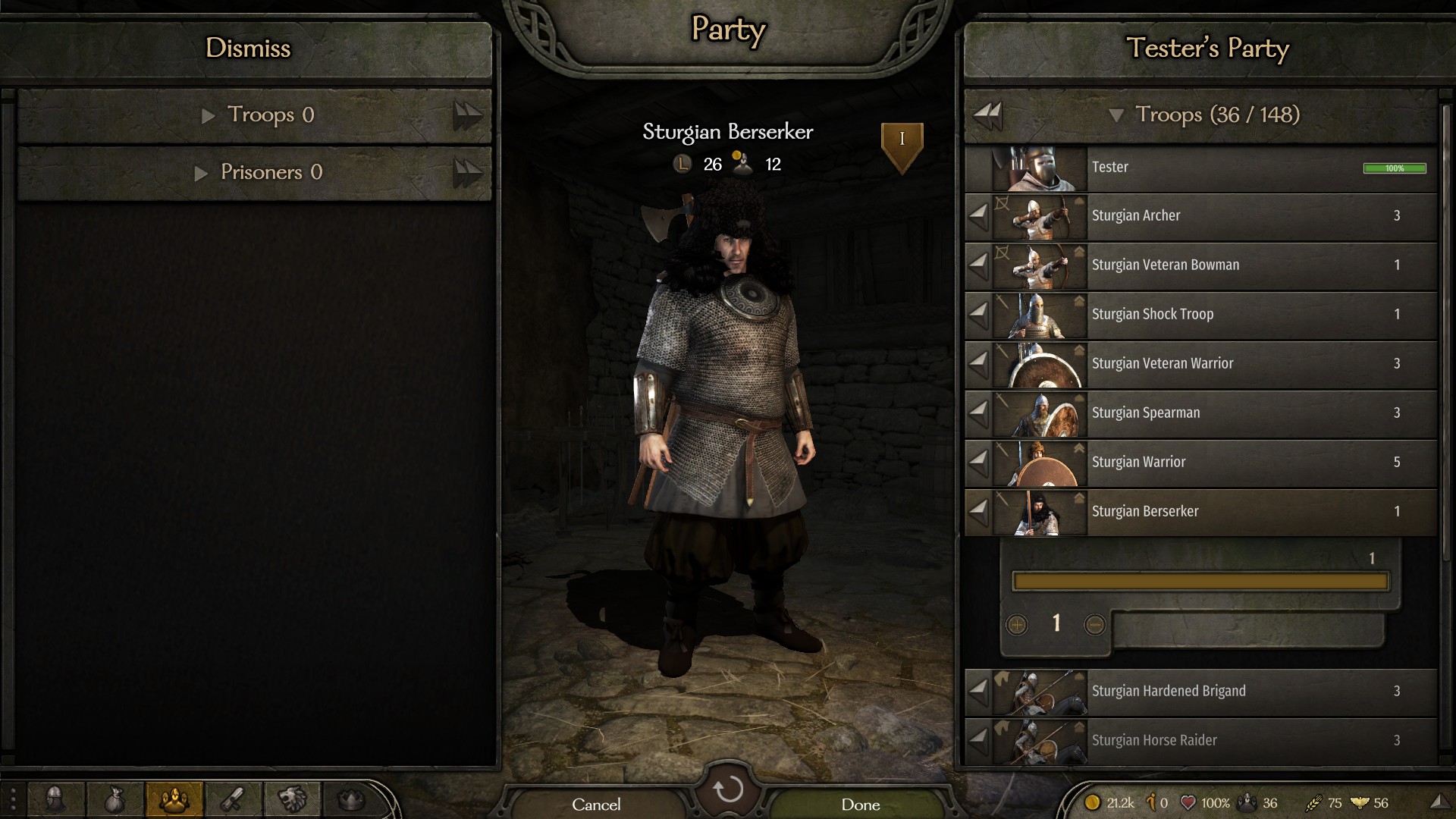Screen dimensions: 1456x819
Task: Reset party changes with the circular arrow
Action: tap(728, 789)
